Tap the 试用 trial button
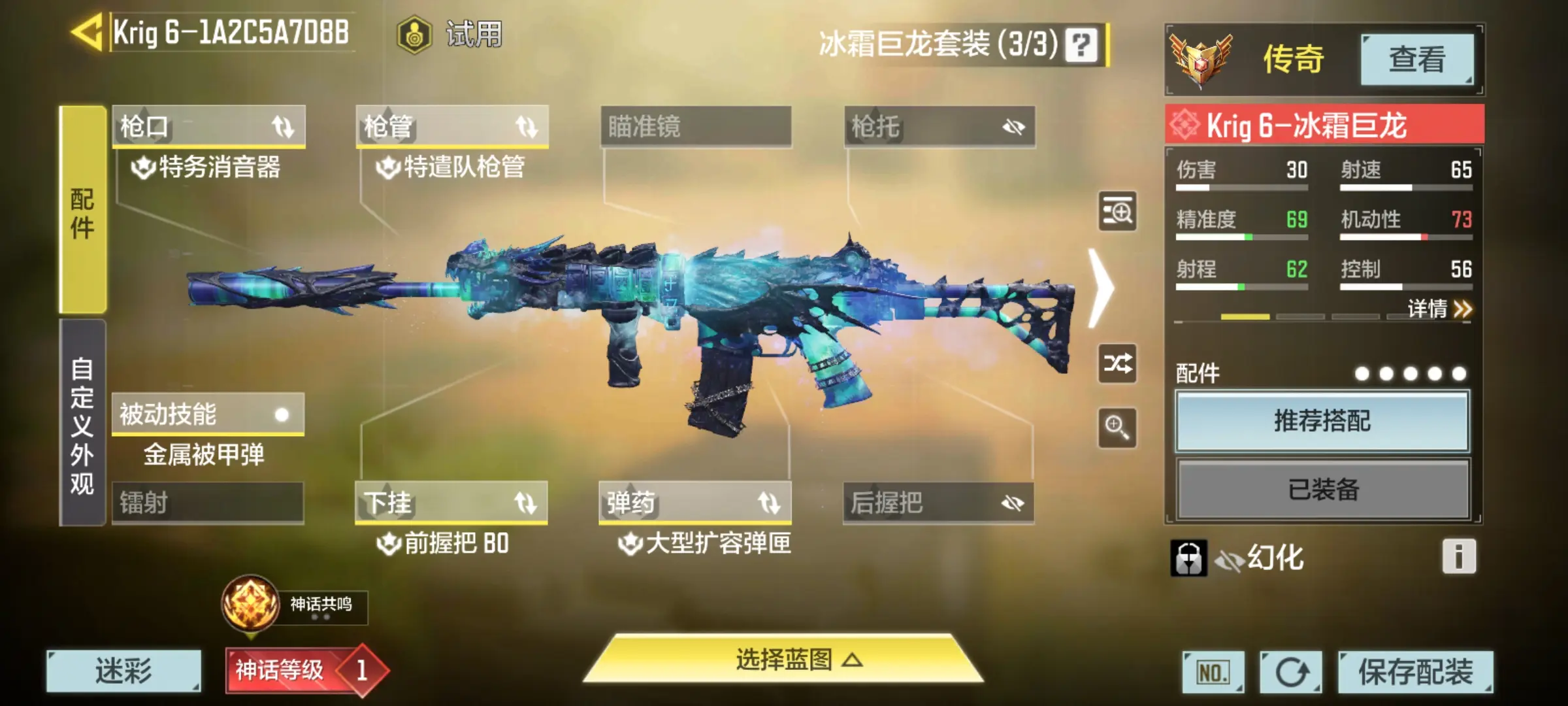Screen dimensions: 1568x706 451,34
